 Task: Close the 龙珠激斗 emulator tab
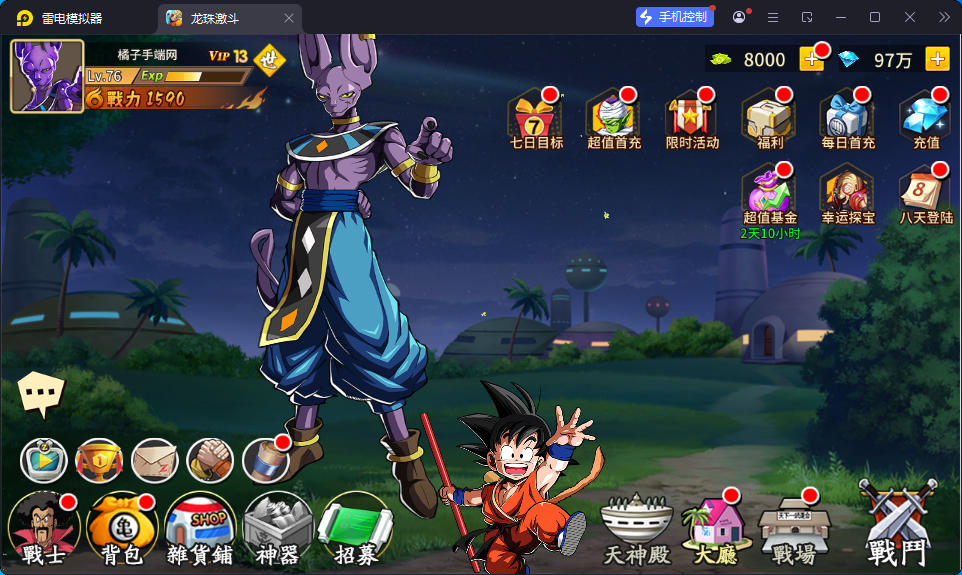(x=289, y=18)
